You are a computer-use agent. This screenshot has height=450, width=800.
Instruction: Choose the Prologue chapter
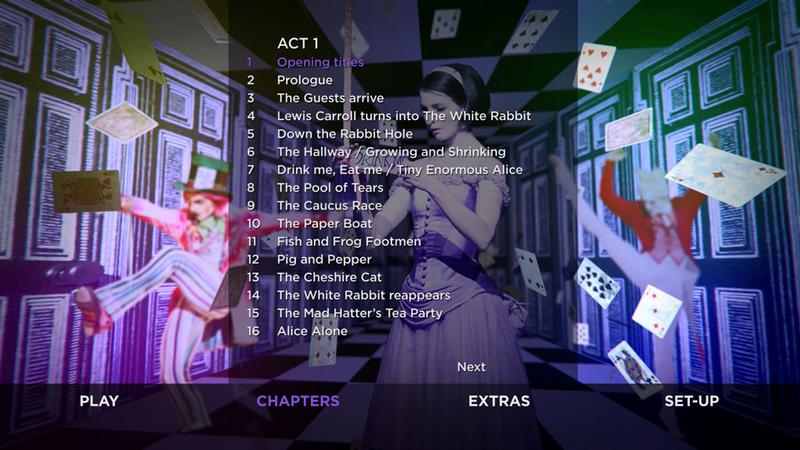[305, 80]
